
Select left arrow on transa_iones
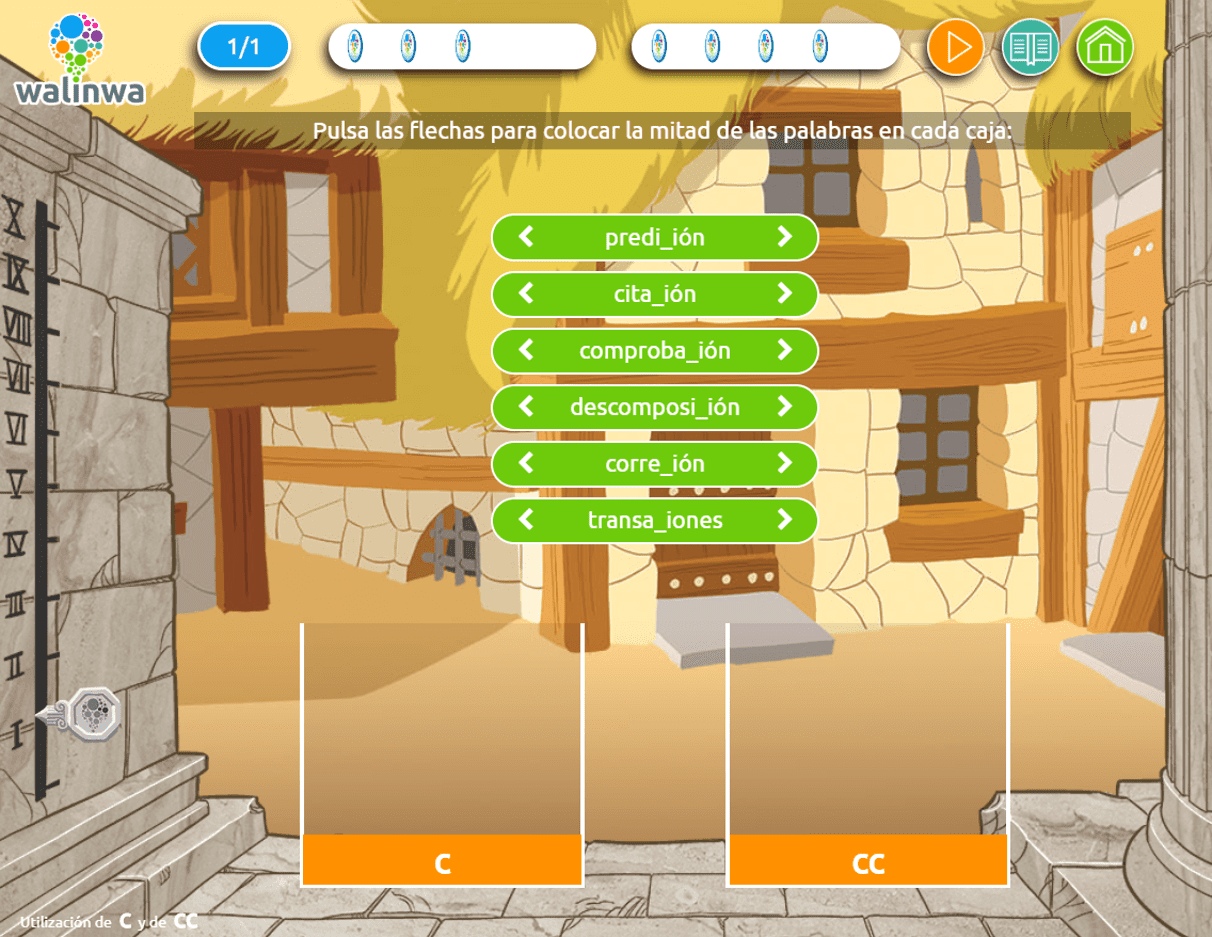click(526, 520)
